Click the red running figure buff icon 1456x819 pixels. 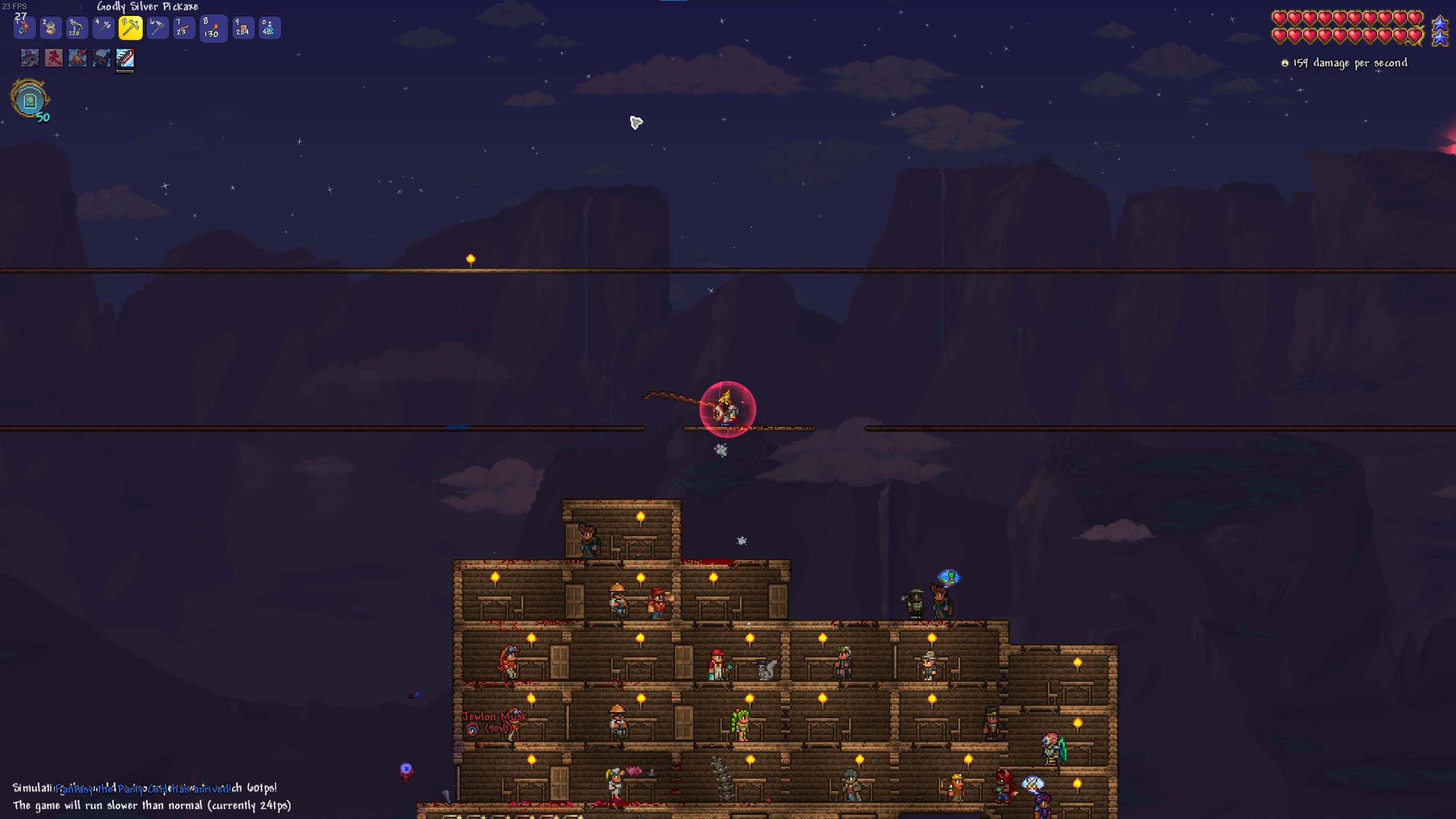53,57
